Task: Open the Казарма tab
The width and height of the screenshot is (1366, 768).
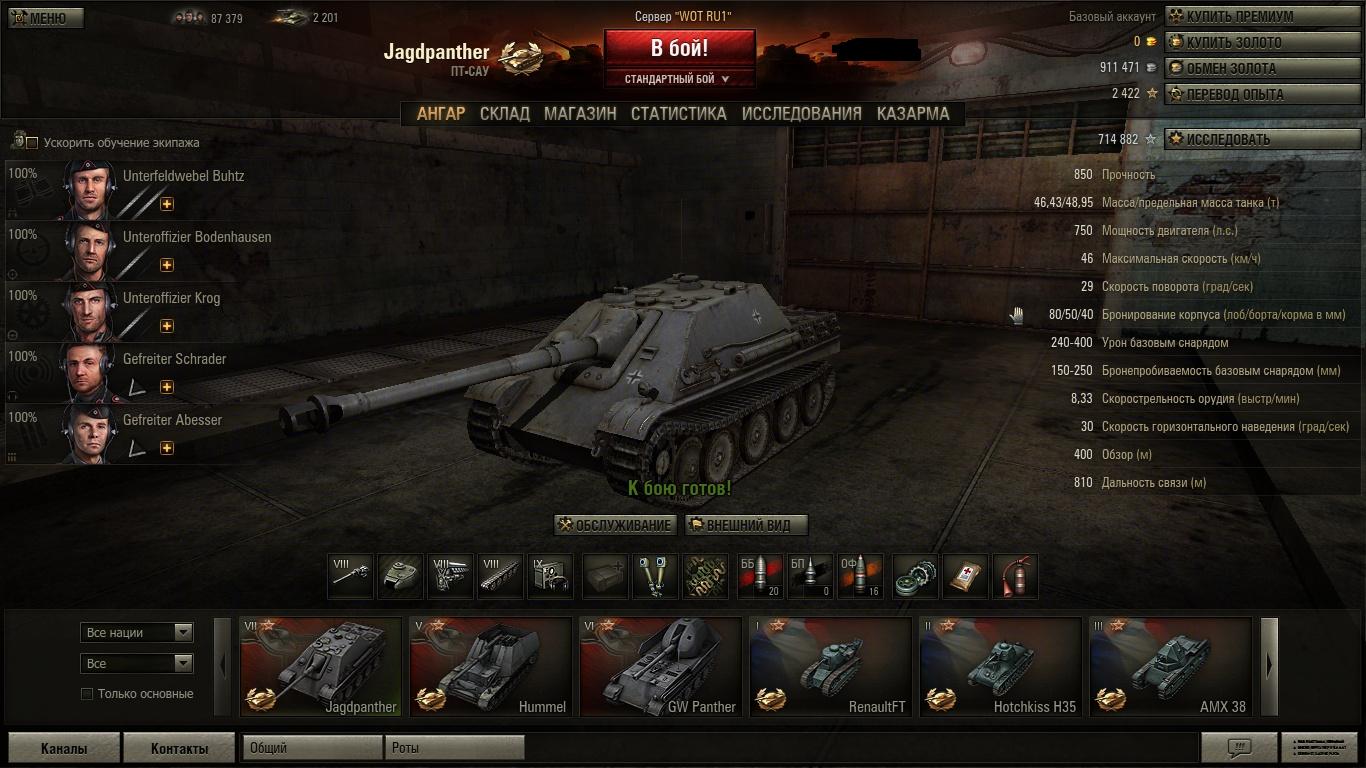Action: point(913,114)
